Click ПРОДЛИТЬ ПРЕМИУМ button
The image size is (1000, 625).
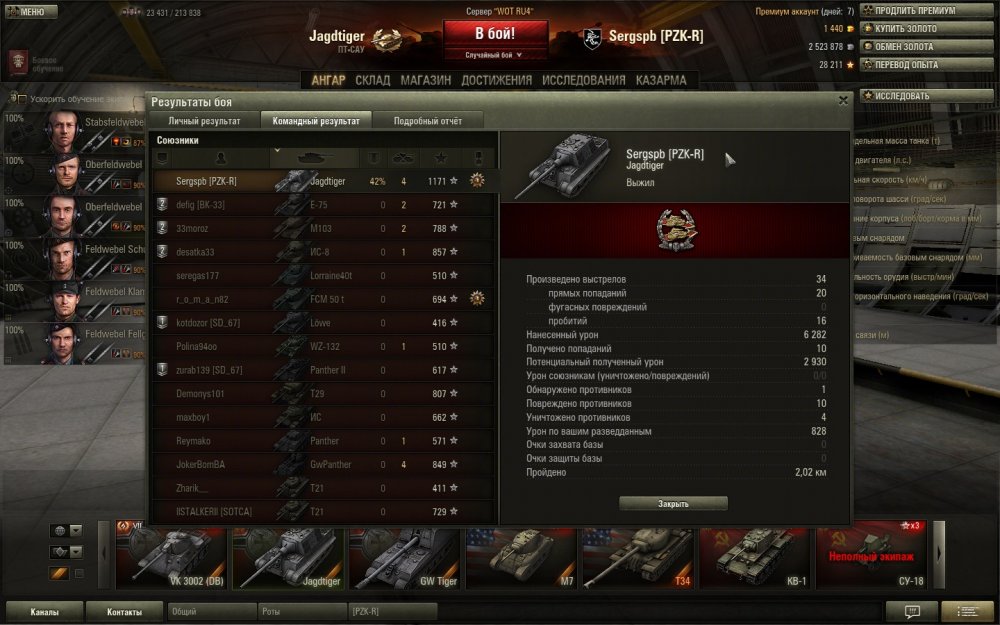[912, 11]
